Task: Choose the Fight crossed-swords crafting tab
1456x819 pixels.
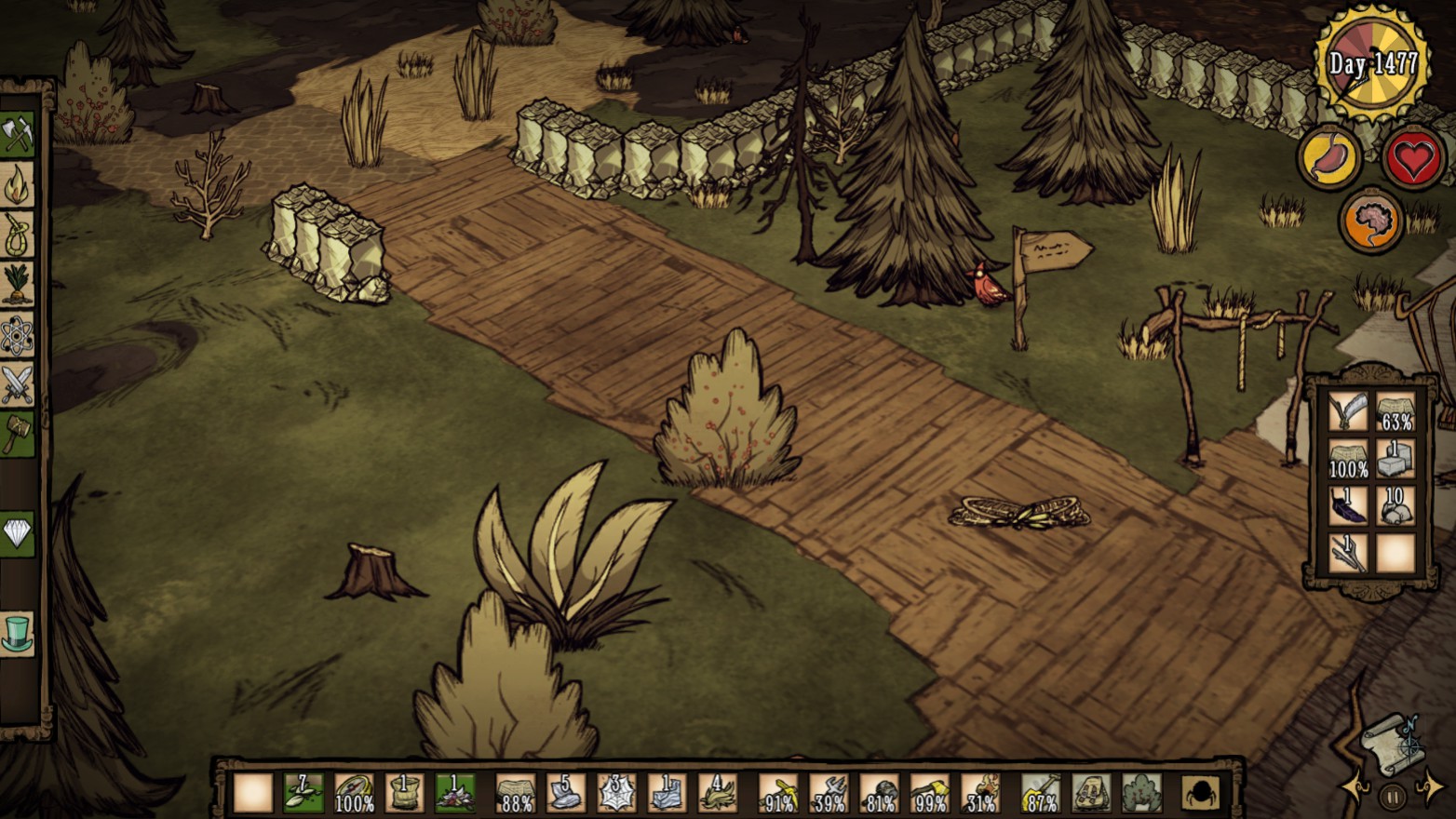Action: [x=18, y=383]
